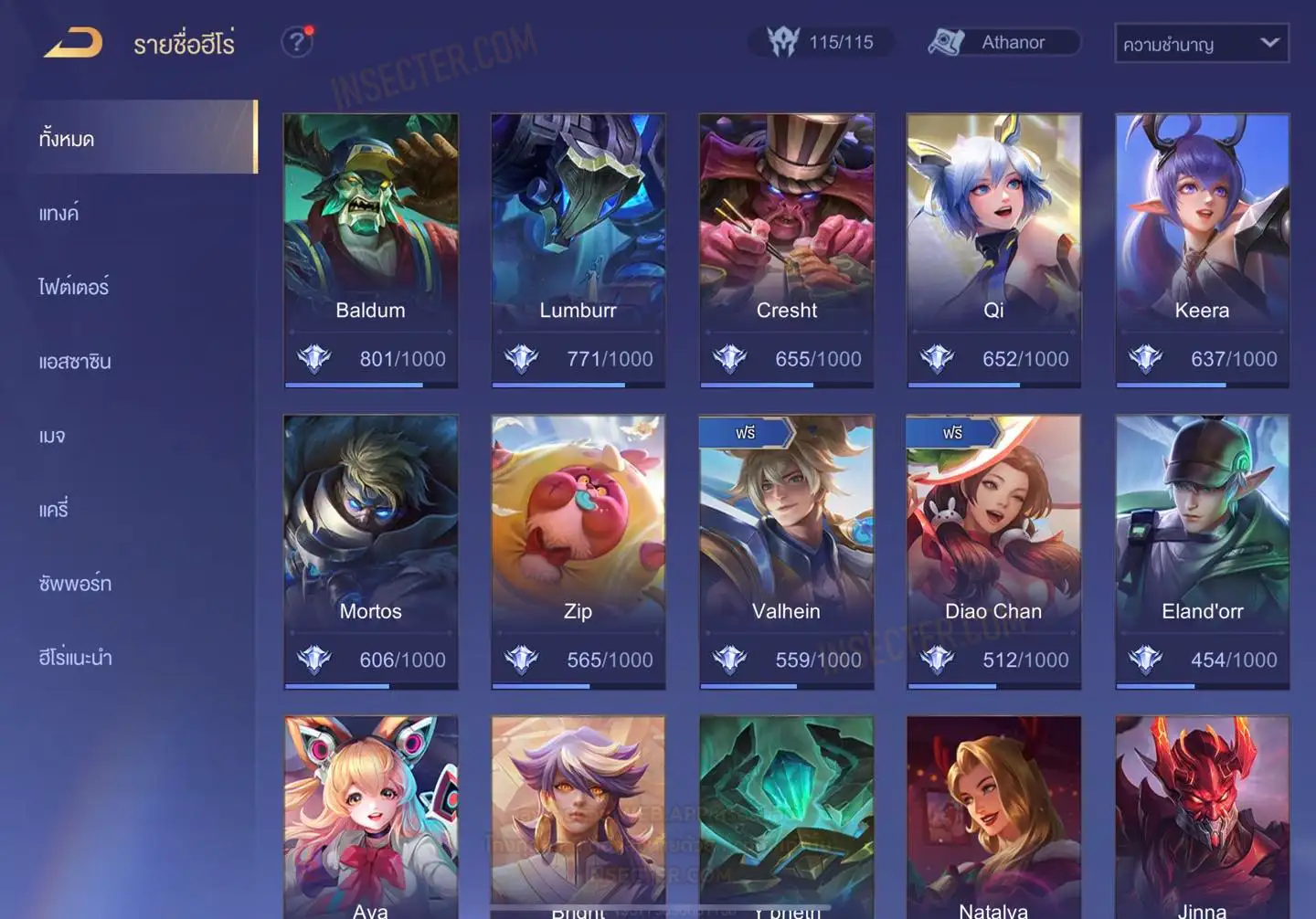Pick the Qi hero card
1316x919 pixels.
[x=993, y=249]
